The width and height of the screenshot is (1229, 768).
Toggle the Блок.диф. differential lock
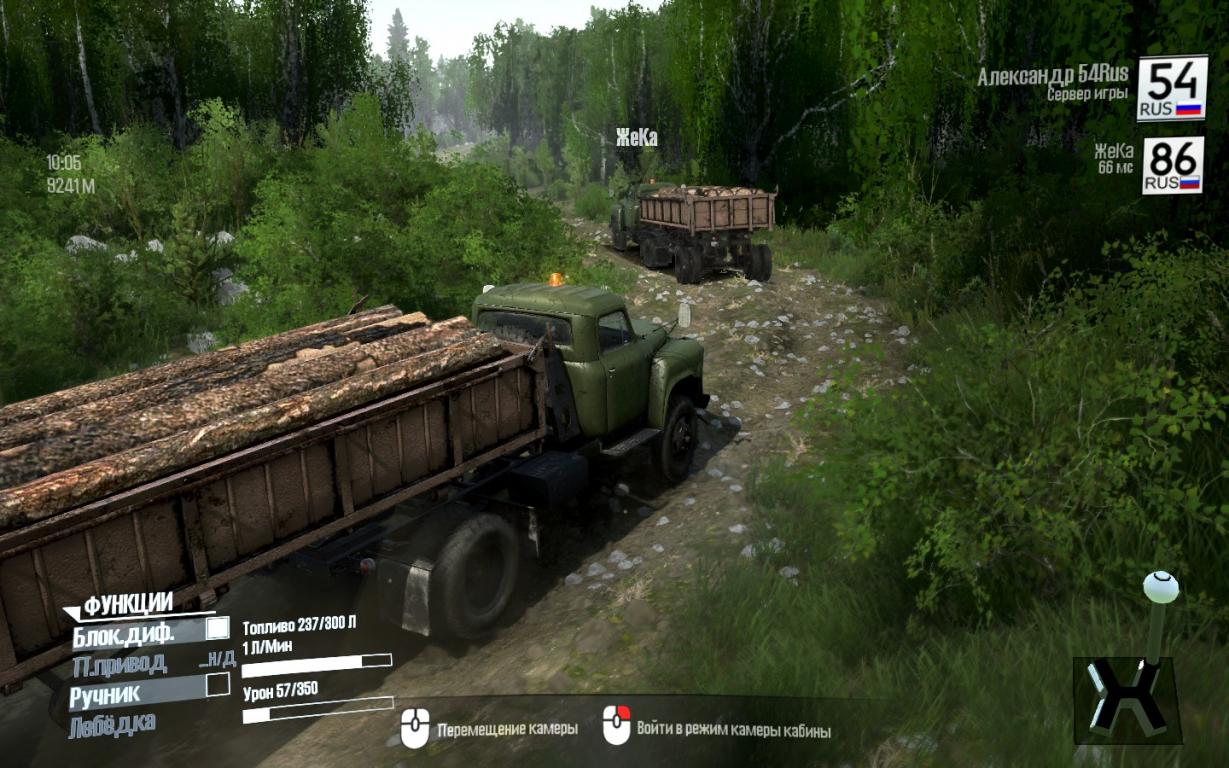pyautogui.click(x=217, y=629)
